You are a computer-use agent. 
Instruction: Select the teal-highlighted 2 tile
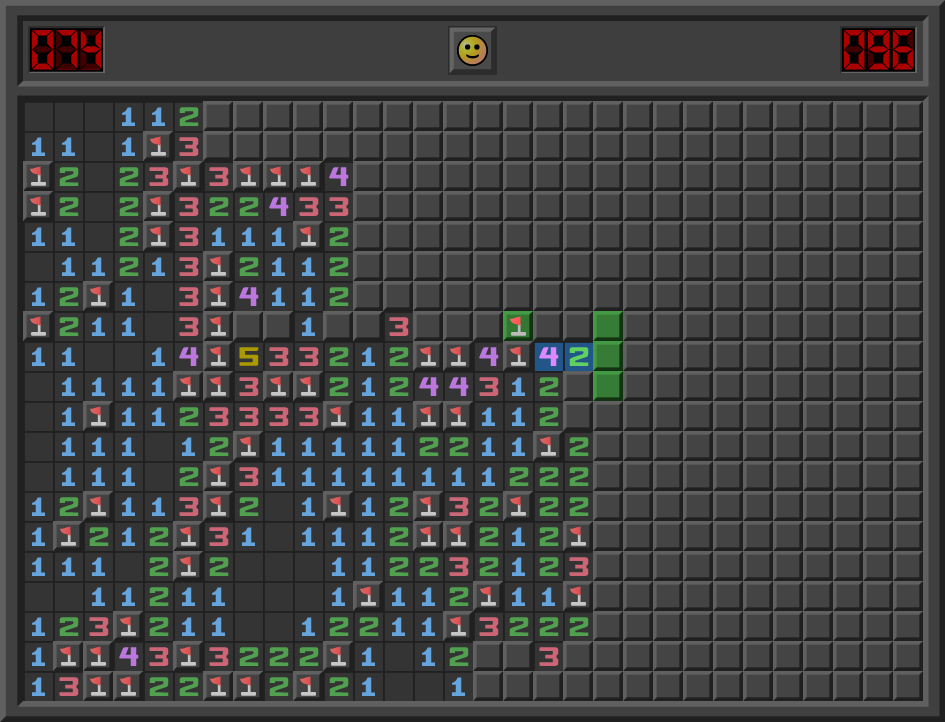(578, 357)
